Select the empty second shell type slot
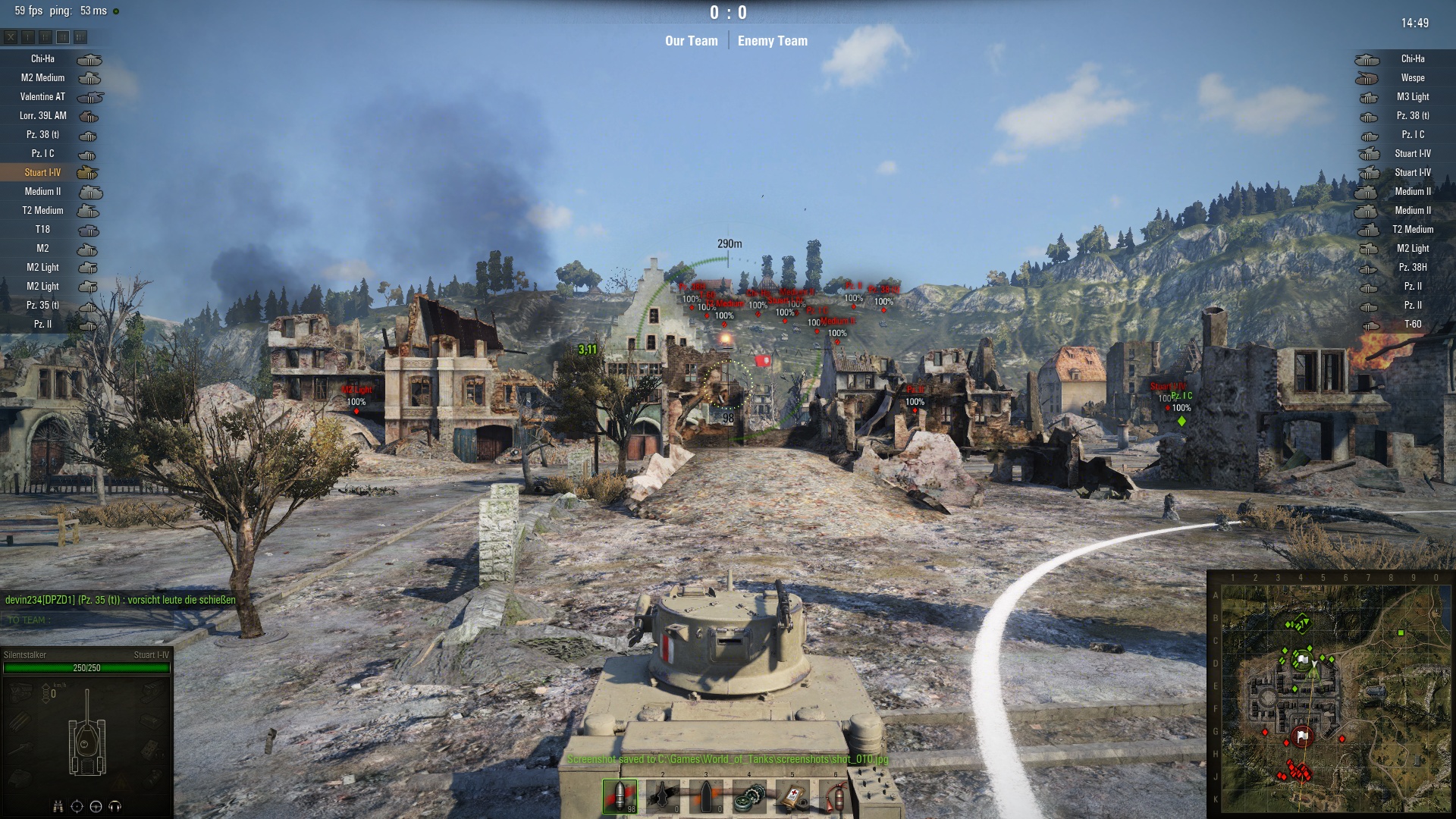 (x=663, y=795)
